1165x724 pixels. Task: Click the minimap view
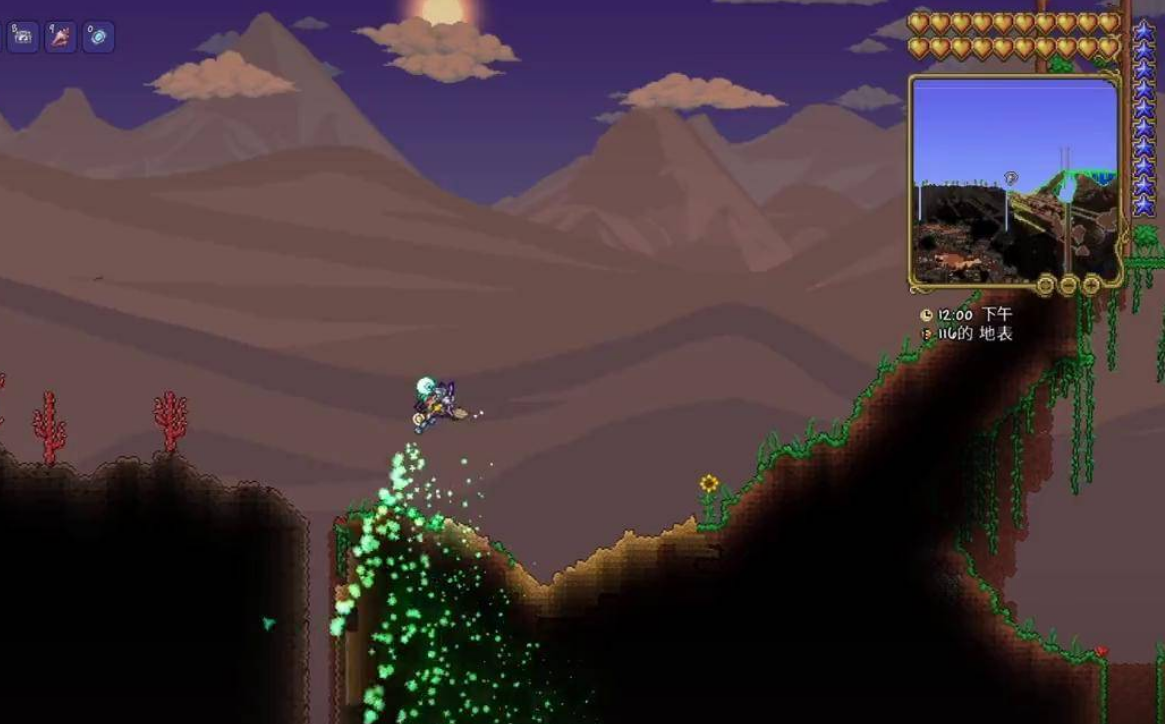(x=1014, y=180)
